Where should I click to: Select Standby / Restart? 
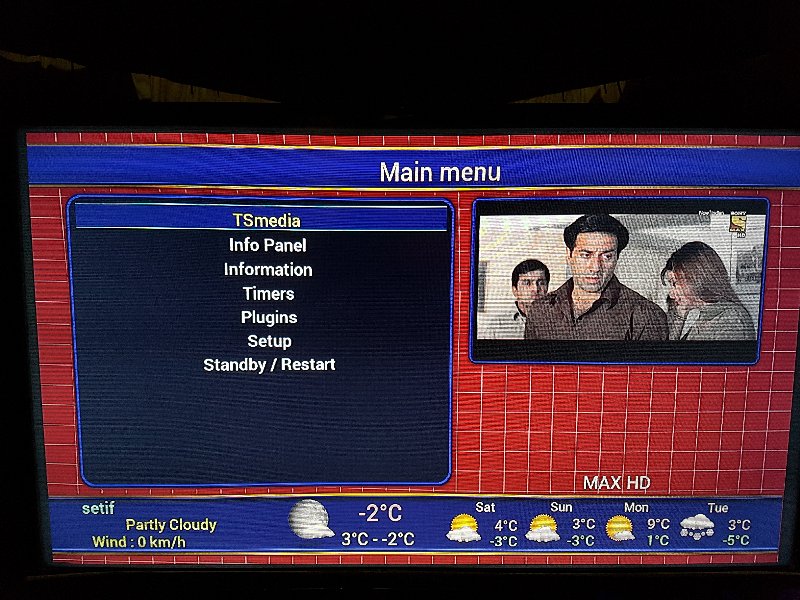pos(269,365)
